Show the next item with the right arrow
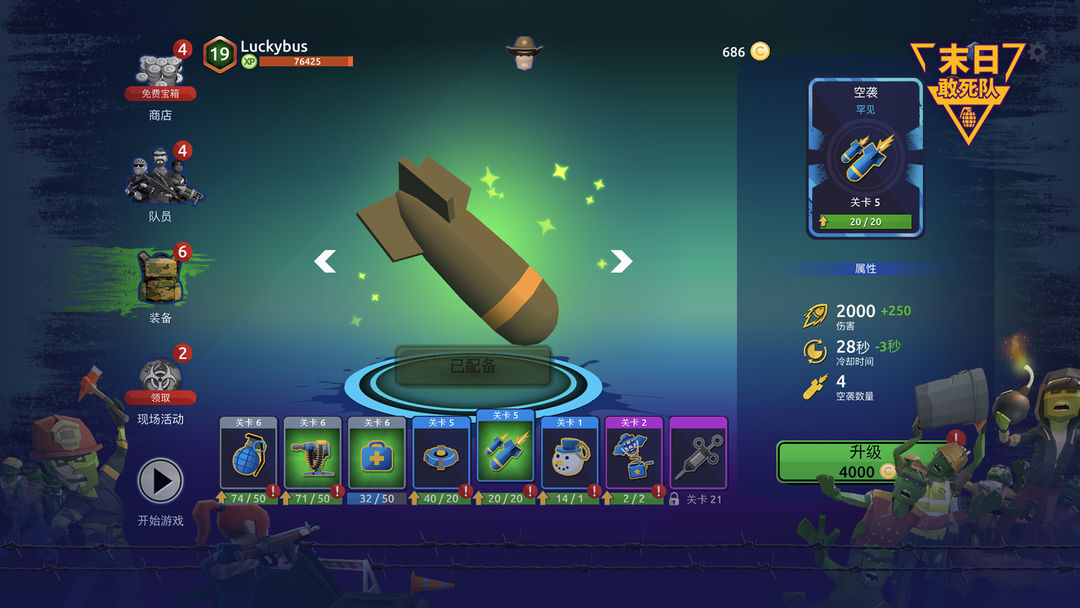Image resolution: width=1080 pixels, height=608 pixels. click(x=621, y=262)
